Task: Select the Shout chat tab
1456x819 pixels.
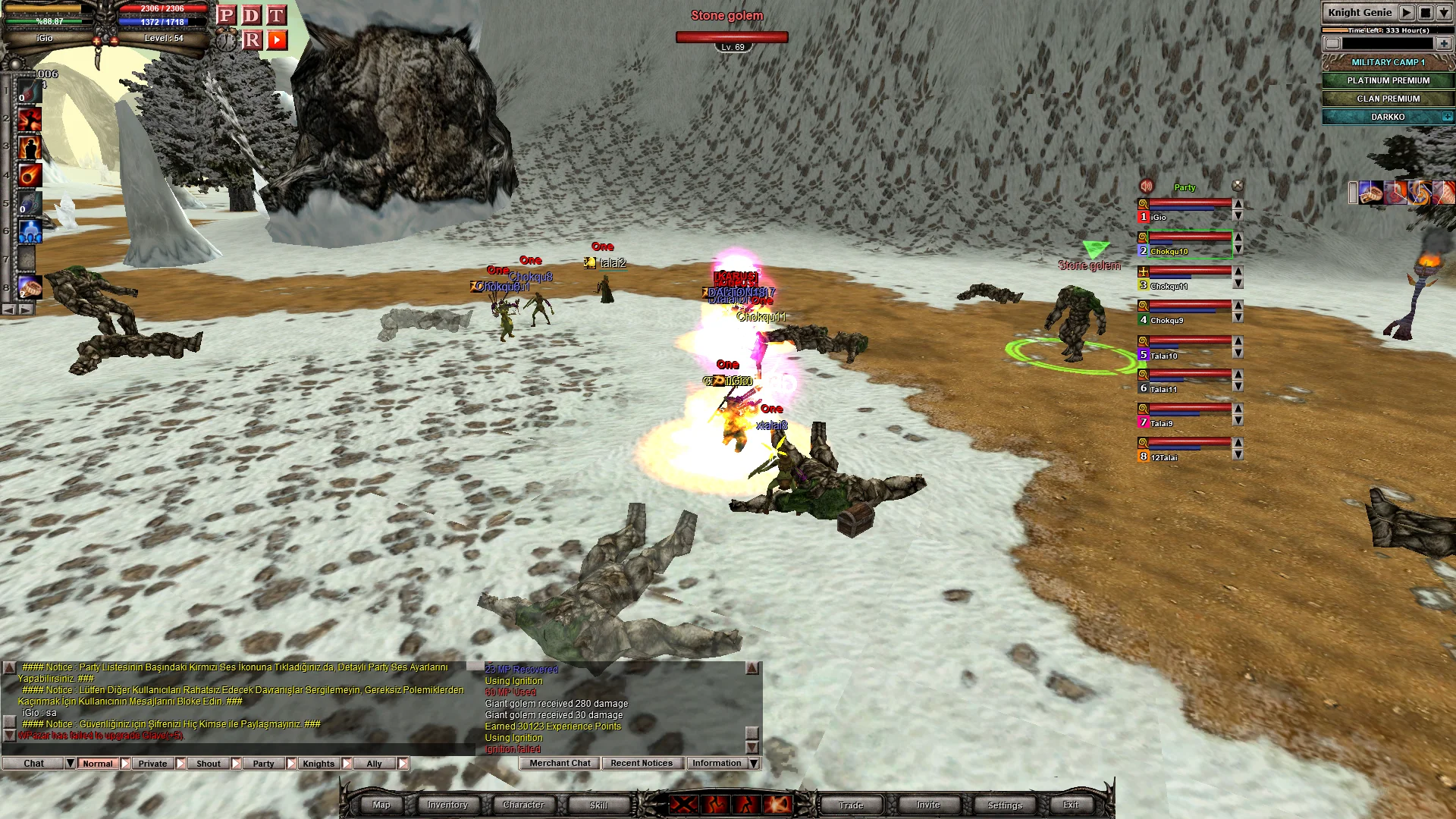Action: pos(209,764)
